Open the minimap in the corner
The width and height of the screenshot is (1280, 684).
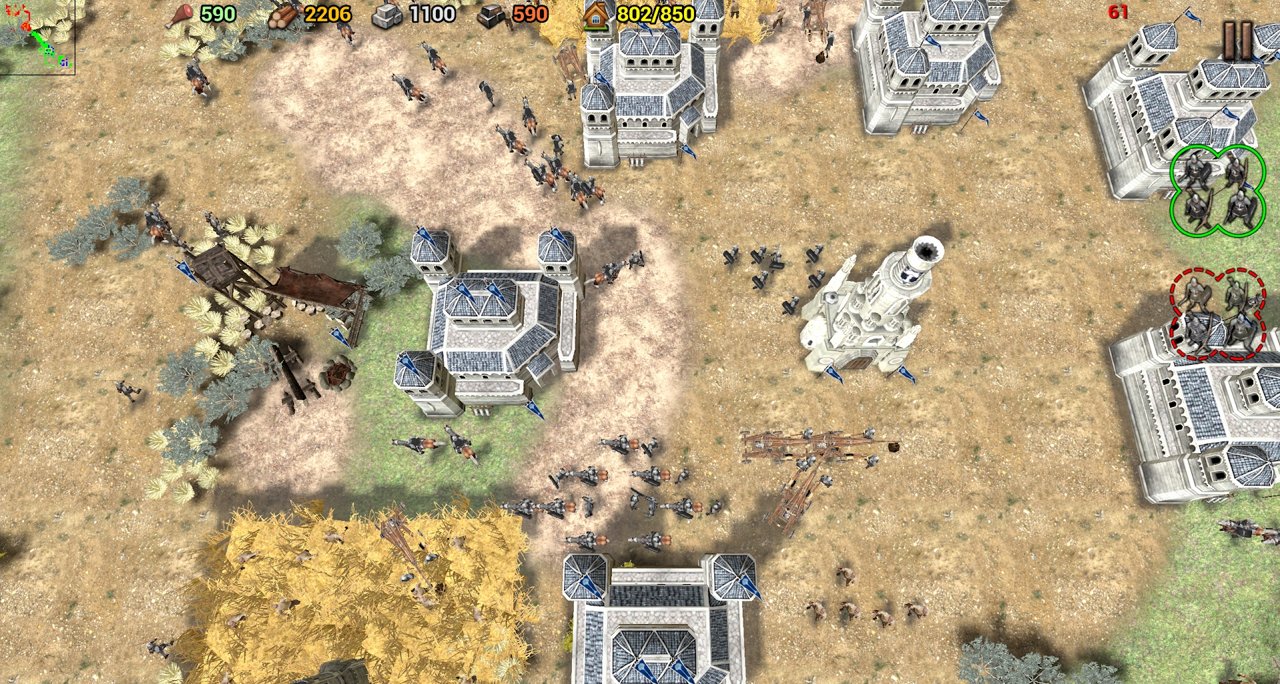(x=36, y=36)
